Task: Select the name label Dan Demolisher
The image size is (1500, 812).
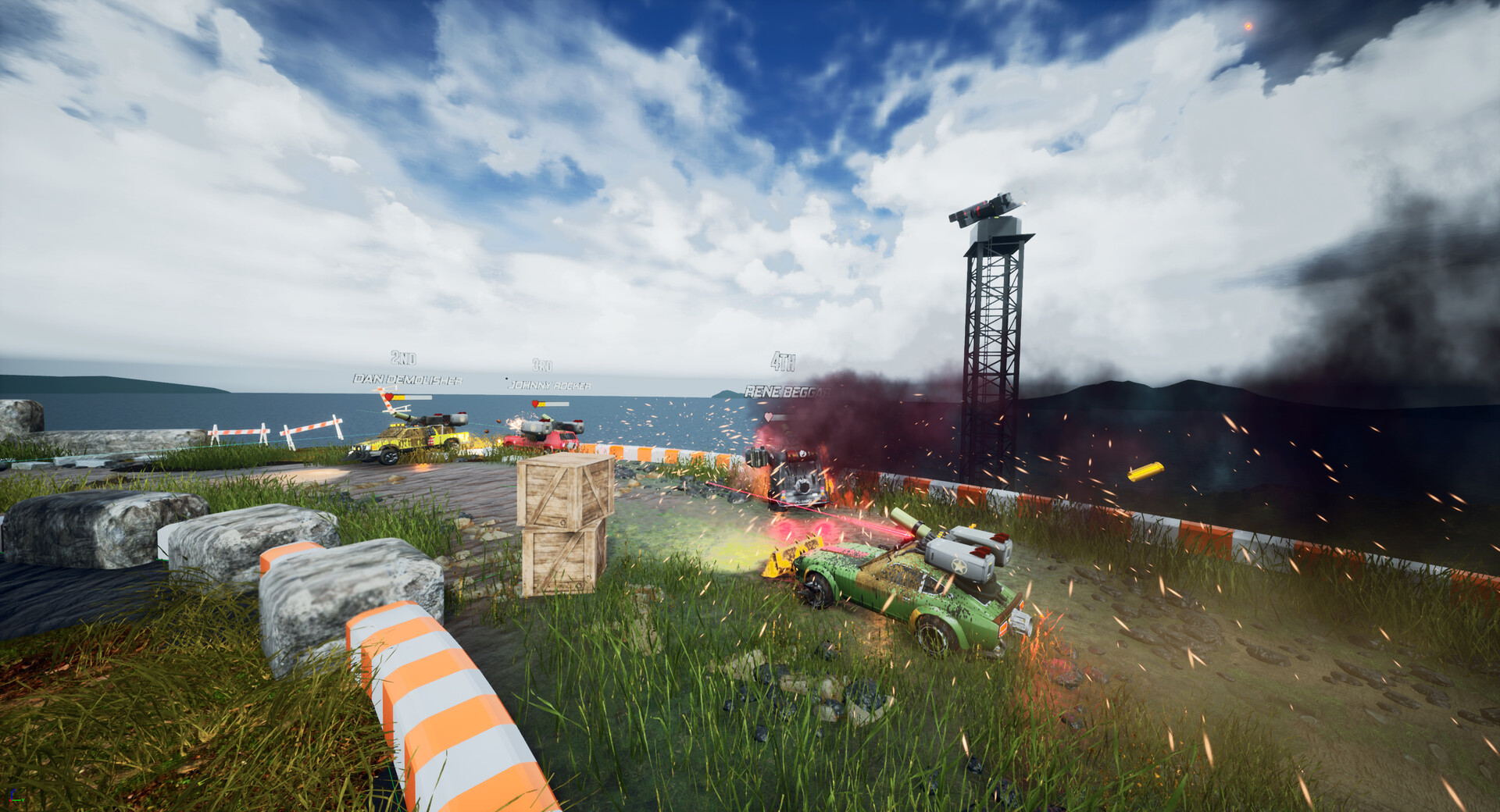Action: tap(407, 378)
